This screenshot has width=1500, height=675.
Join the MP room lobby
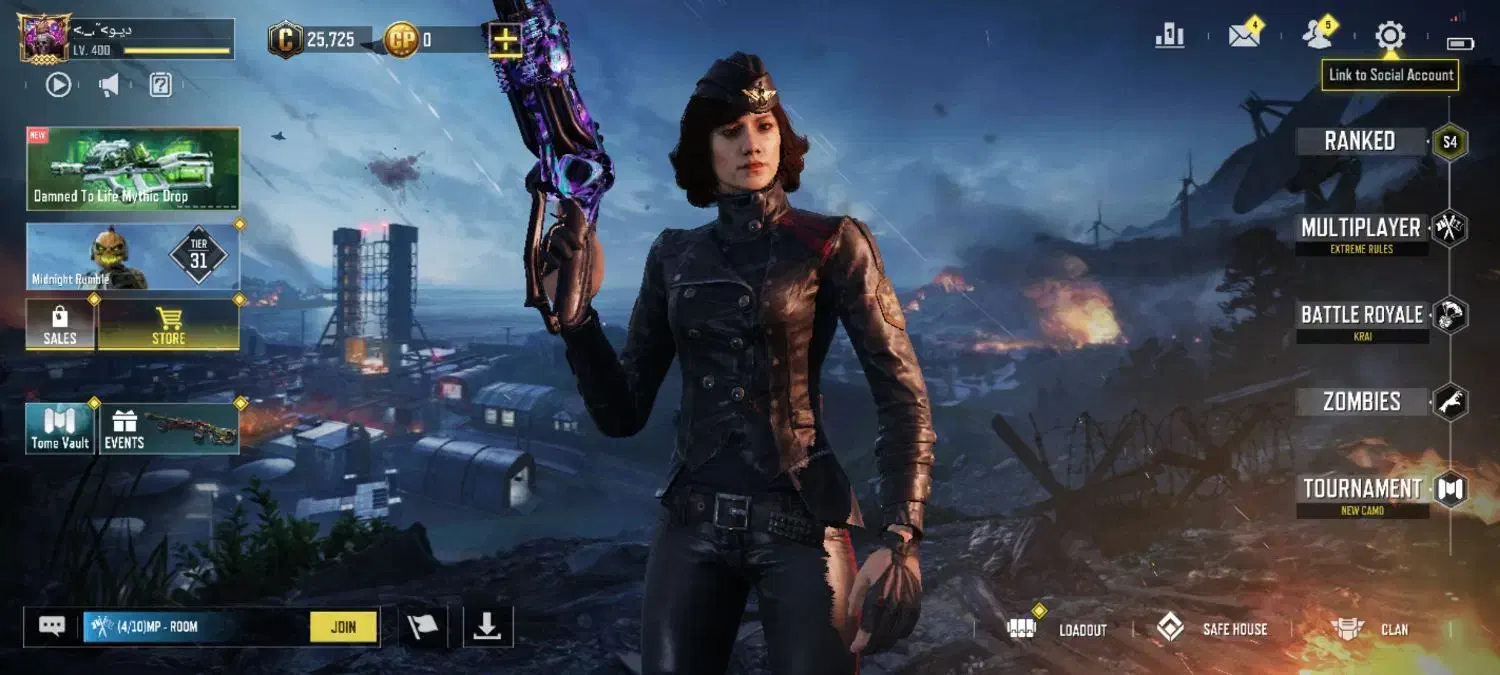point(343,627)
